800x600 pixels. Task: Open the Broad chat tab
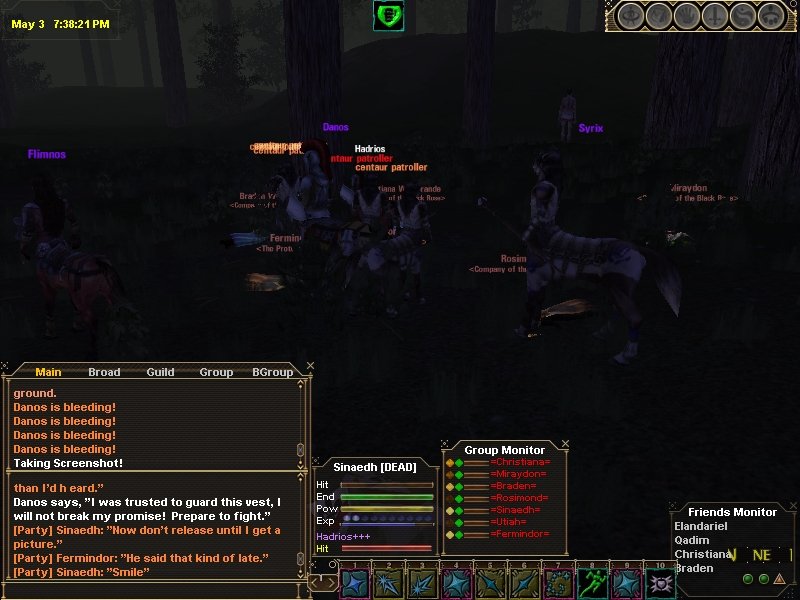104,372
